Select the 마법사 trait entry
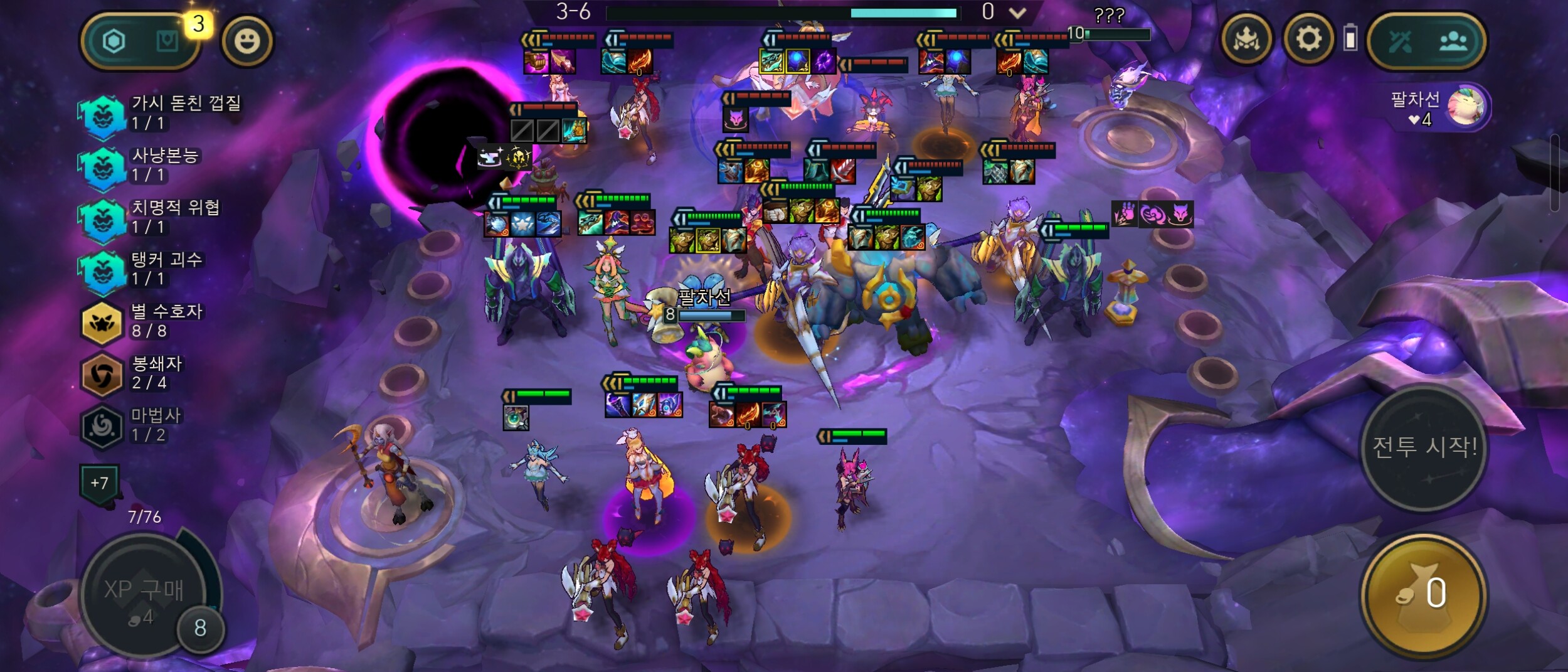The height and width of the screenshot is (672, 1568). click(x=144, y=425)
